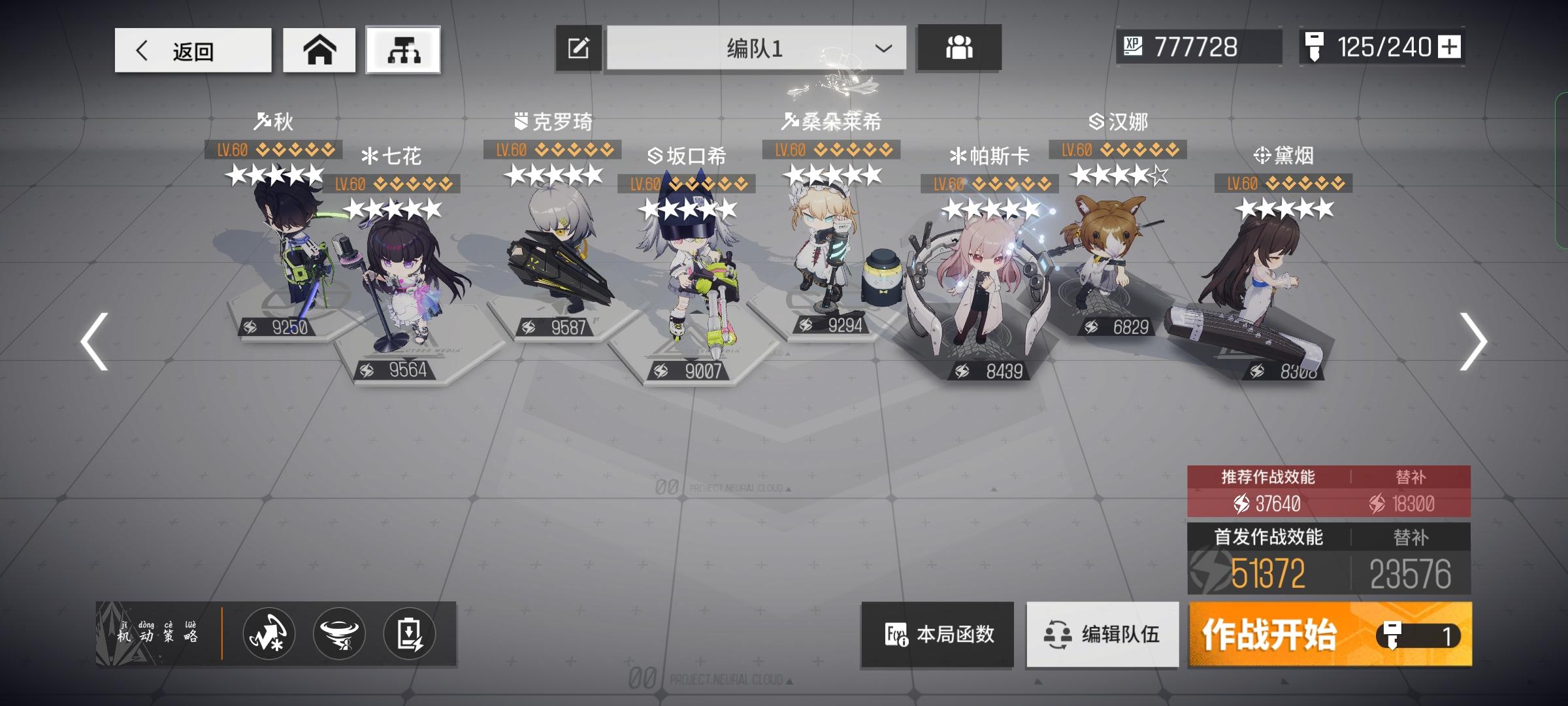This screenshot has width=1568, height=706.
Task: Open the rename team edit pencil icon
Action: tap(578, 46)
